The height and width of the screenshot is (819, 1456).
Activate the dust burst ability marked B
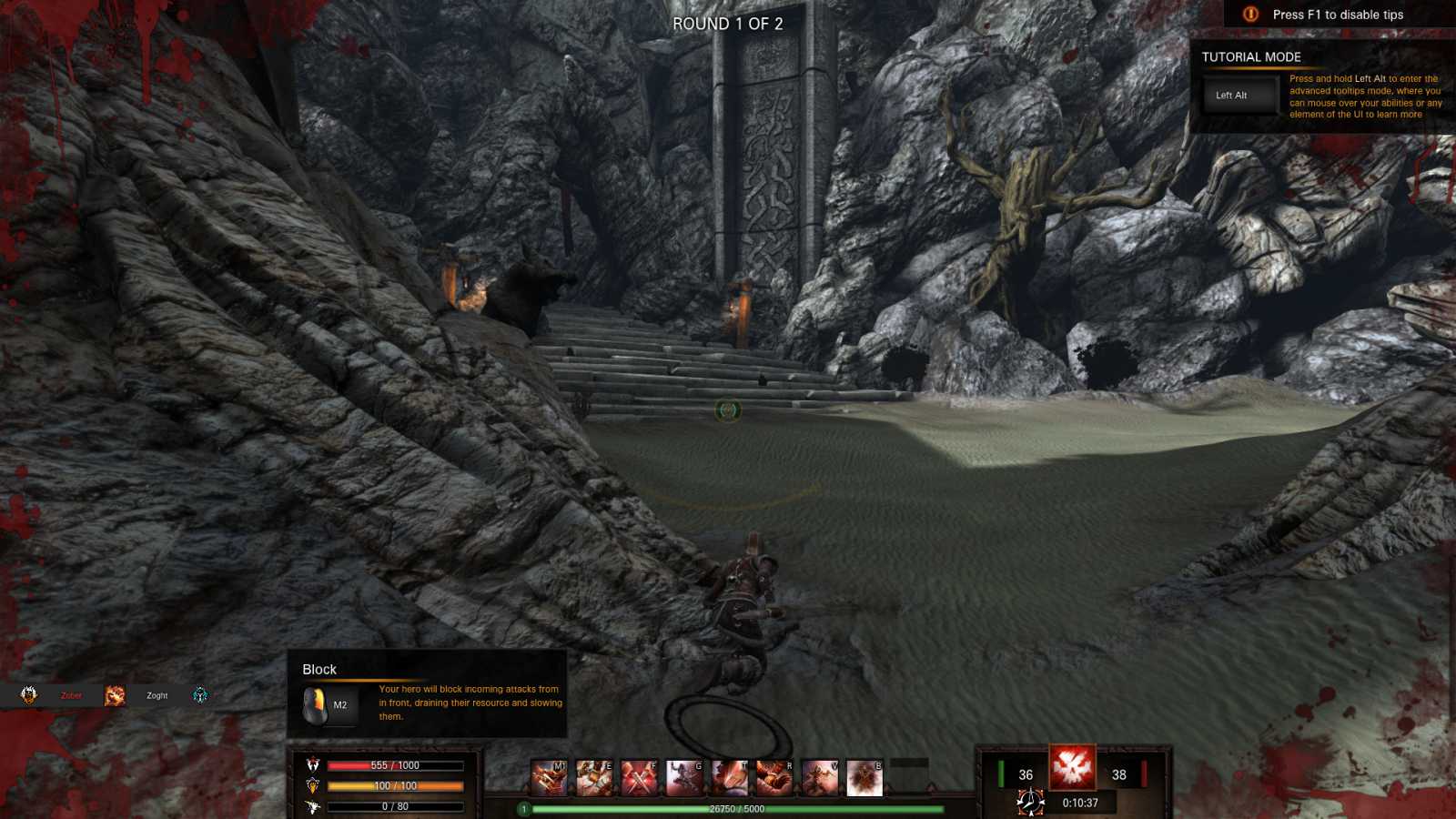864,779
